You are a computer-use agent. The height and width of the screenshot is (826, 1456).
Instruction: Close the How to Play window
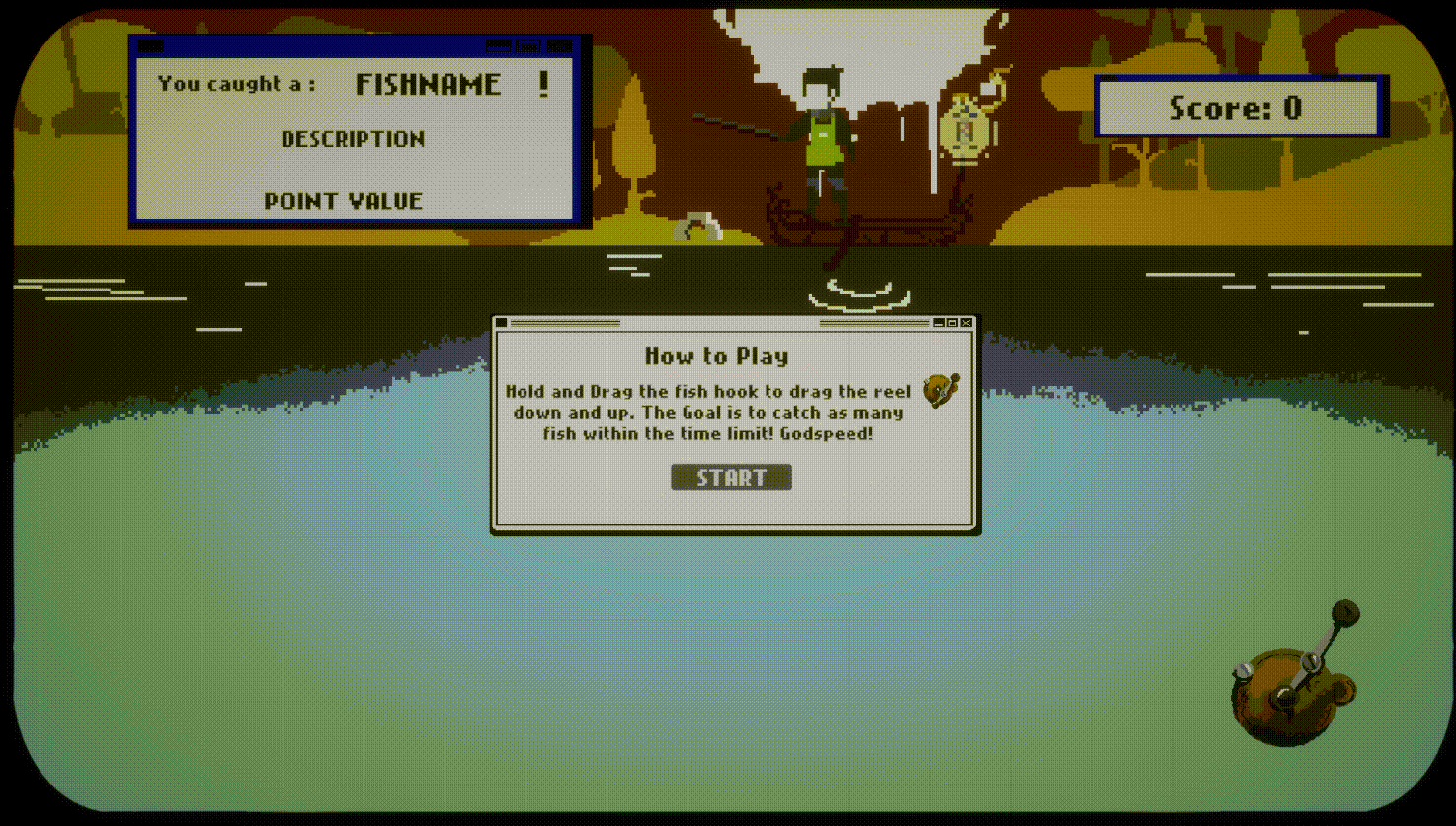(966, 323)
